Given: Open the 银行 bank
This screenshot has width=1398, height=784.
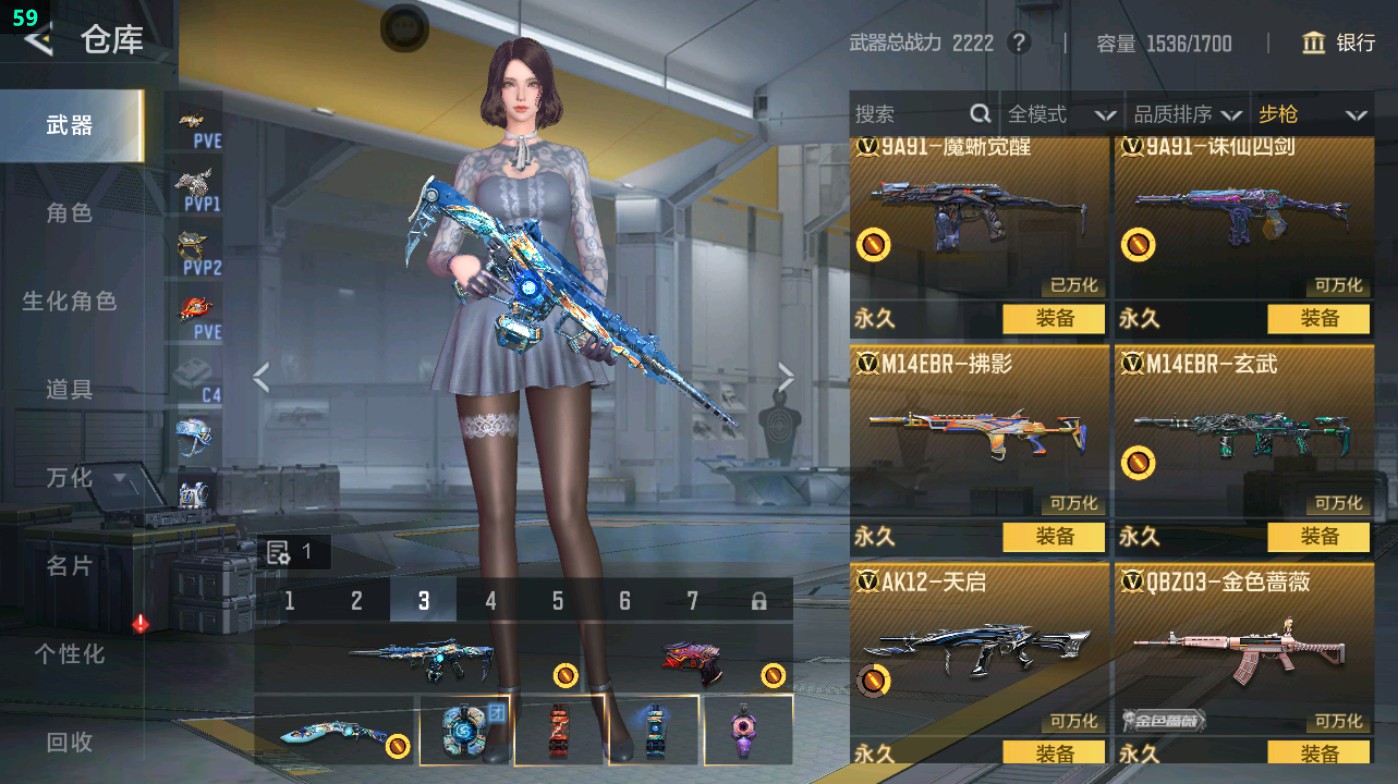Looking at the screenshot, I should [x=1339, y=43].
